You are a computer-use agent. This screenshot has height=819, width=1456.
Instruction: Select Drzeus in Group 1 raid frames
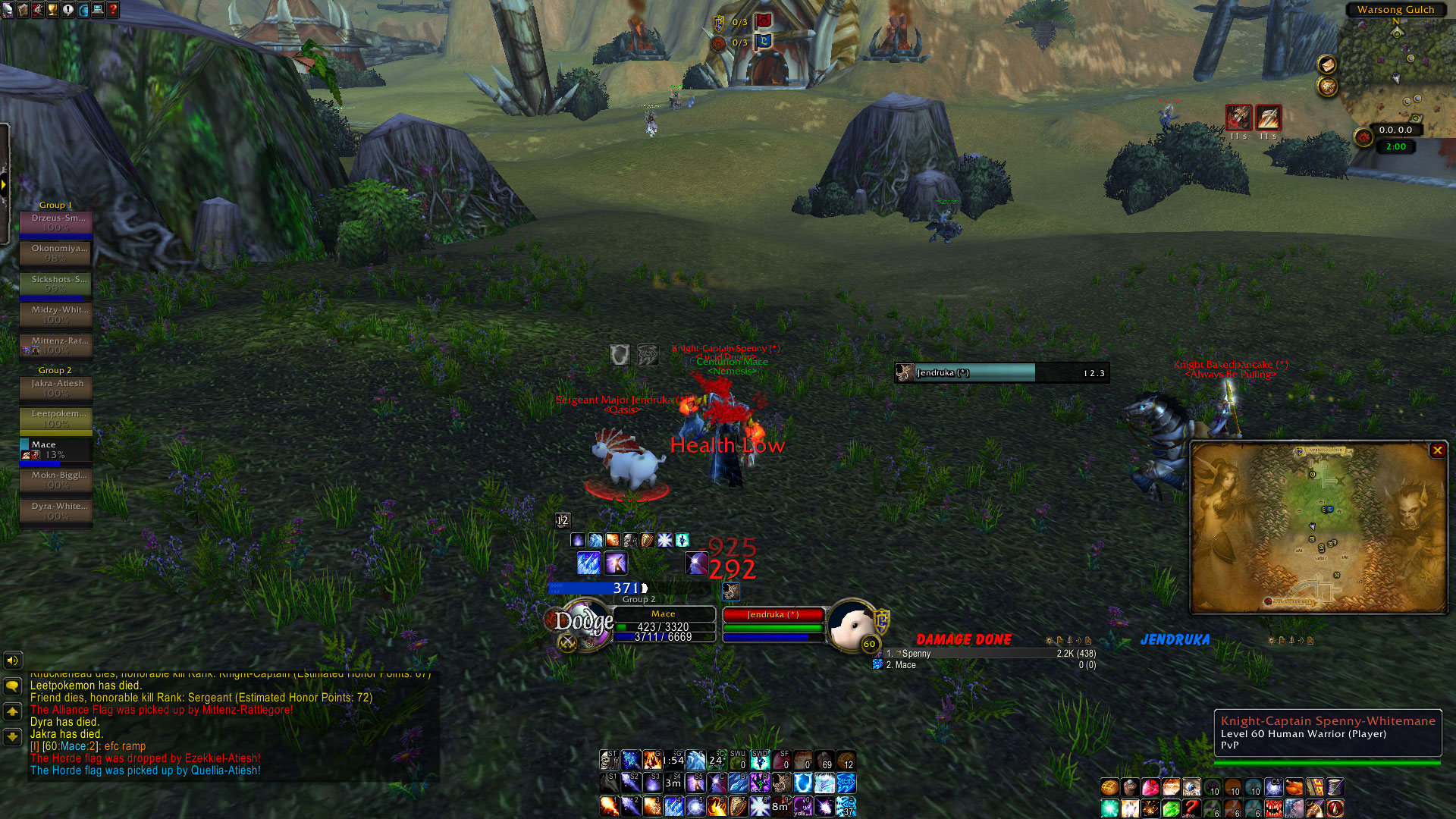point(56,222)
